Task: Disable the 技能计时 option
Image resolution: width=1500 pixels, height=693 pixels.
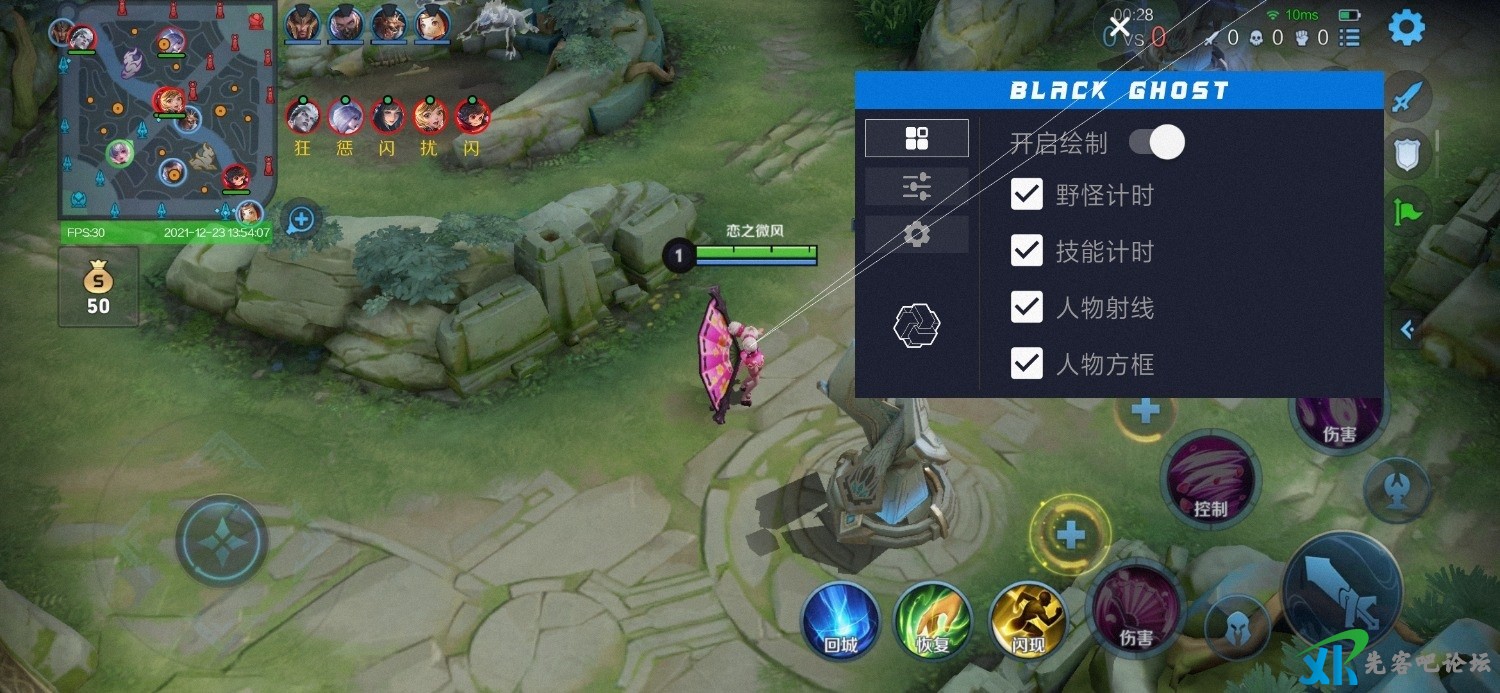Action: pyautogui.click(x=1027, y=250)
